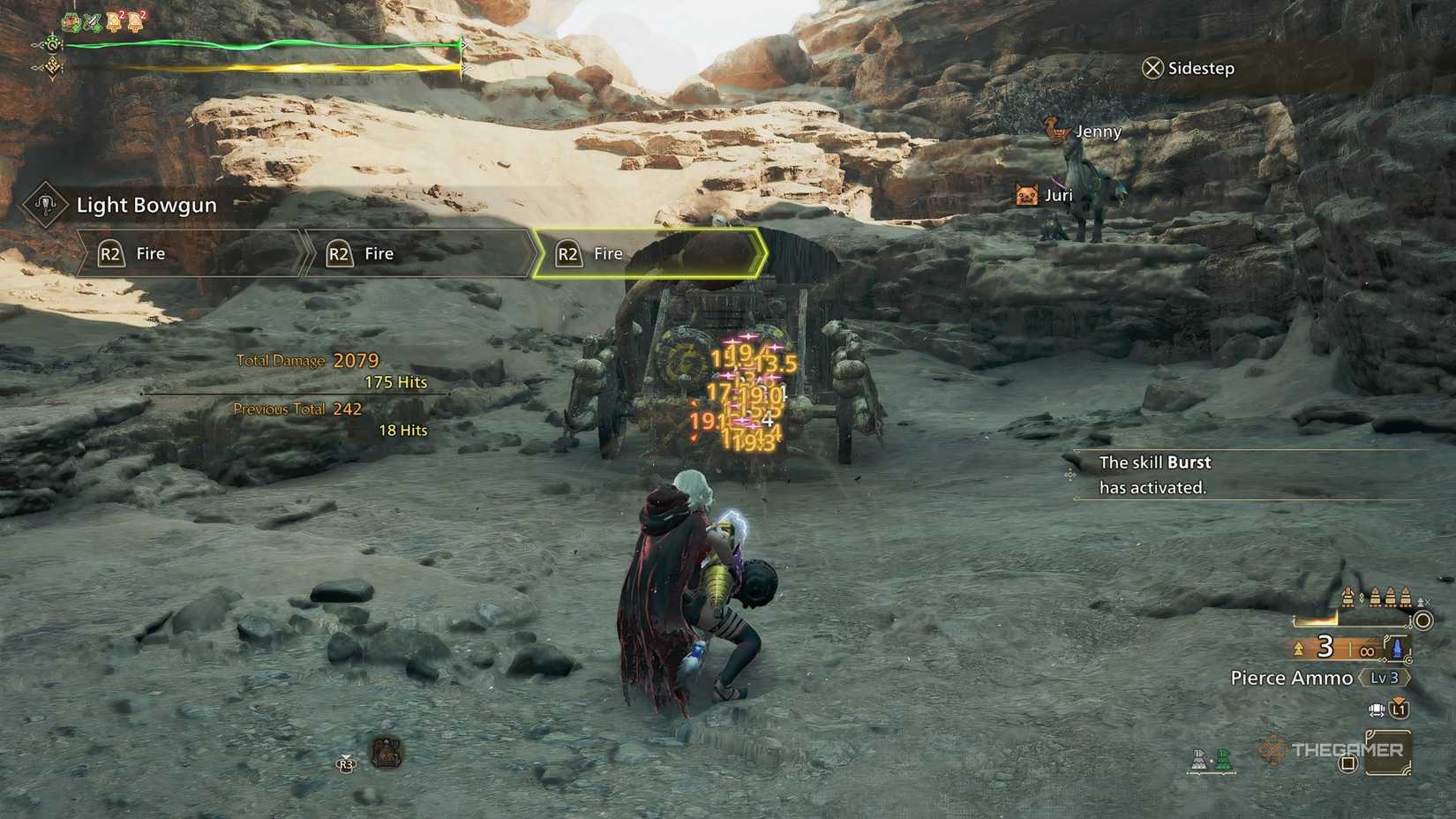Toggle the Sidestep X prompt
Viewport: 1456px width, 819px height.
[x=1152, y=68]
